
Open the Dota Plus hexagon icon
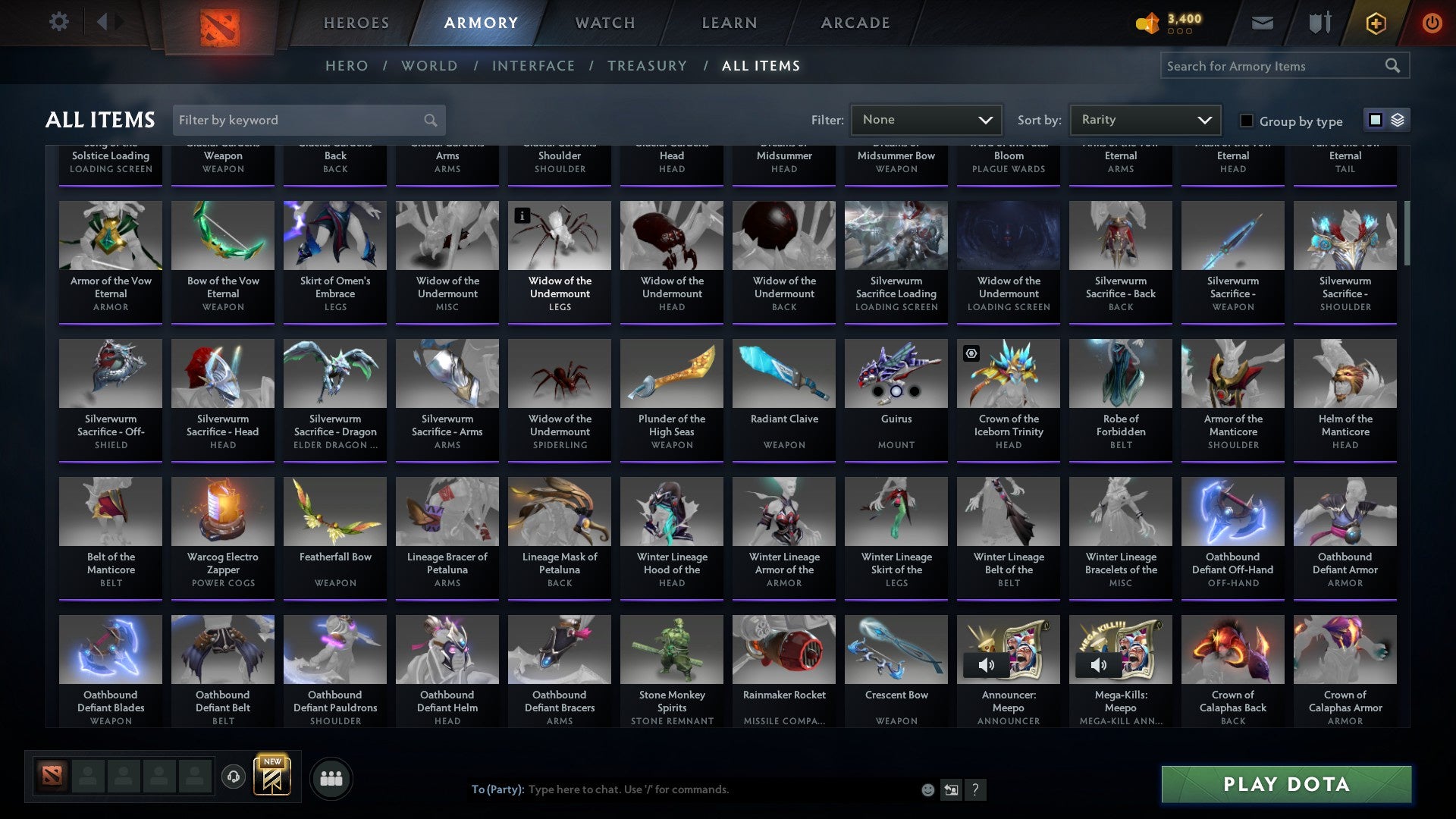pos(1375,23)
